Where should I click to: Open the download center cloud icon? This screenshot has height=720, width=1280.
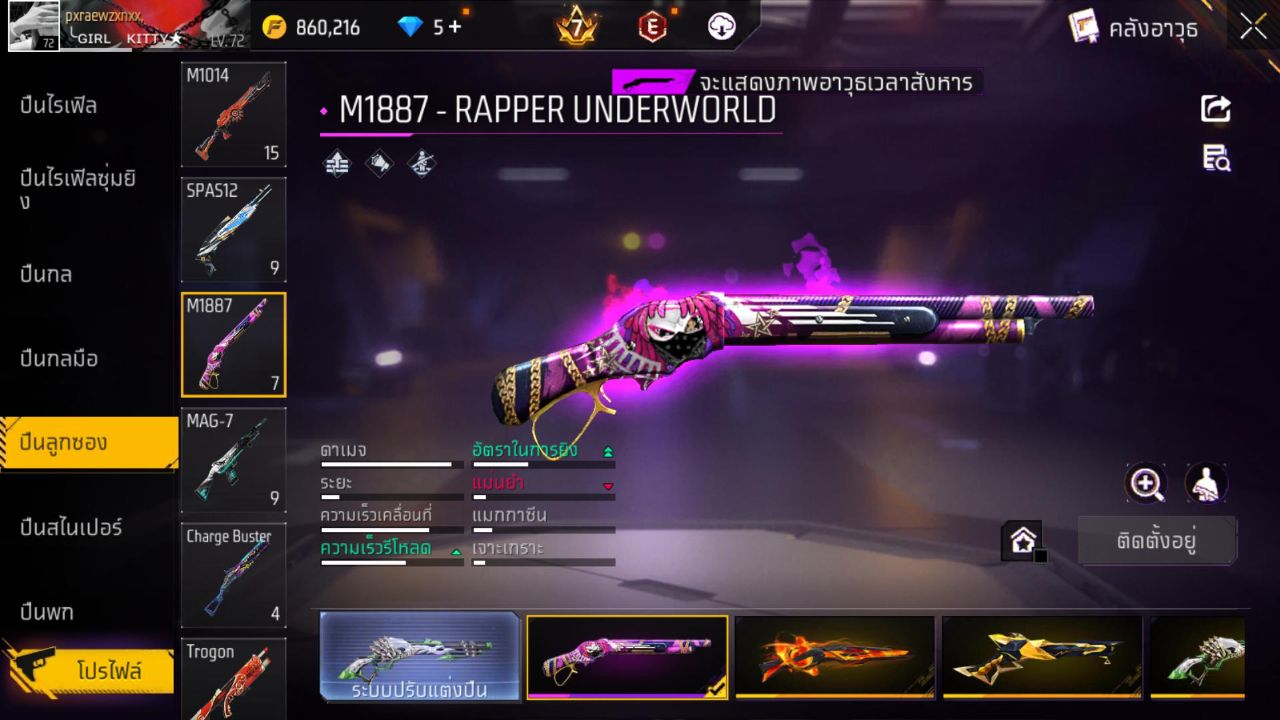(x=722, y=27)
